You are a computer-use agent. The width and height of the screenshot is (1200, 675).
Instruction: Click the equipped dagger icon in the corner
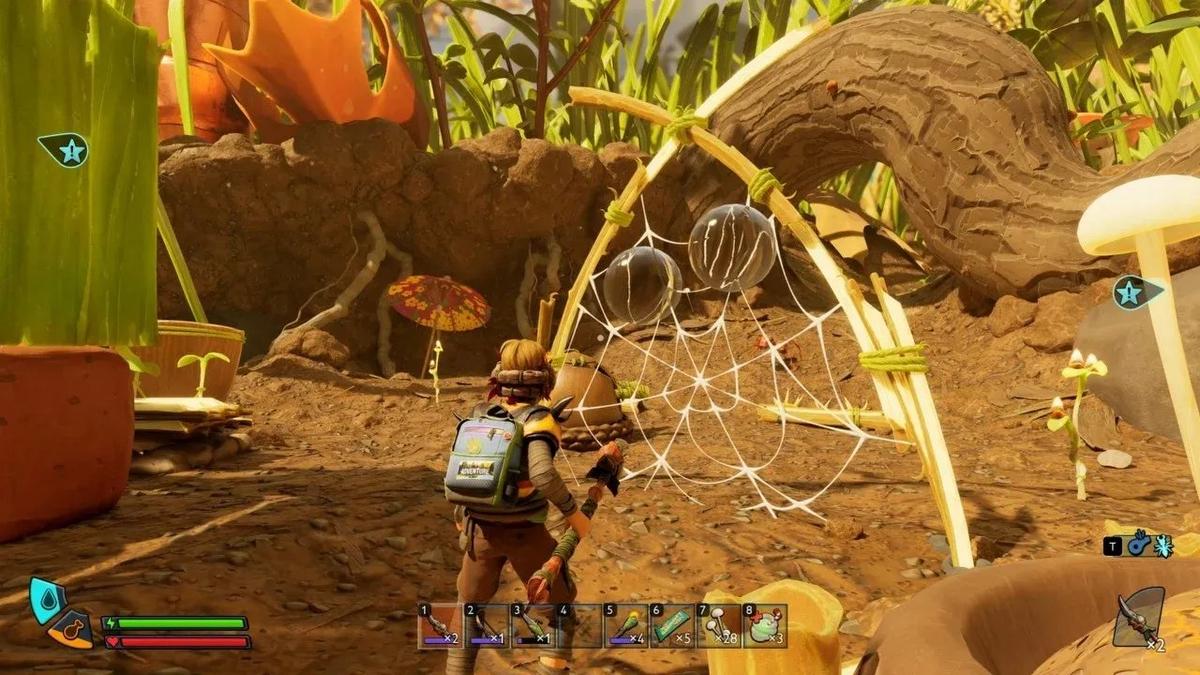[1140, 617]
